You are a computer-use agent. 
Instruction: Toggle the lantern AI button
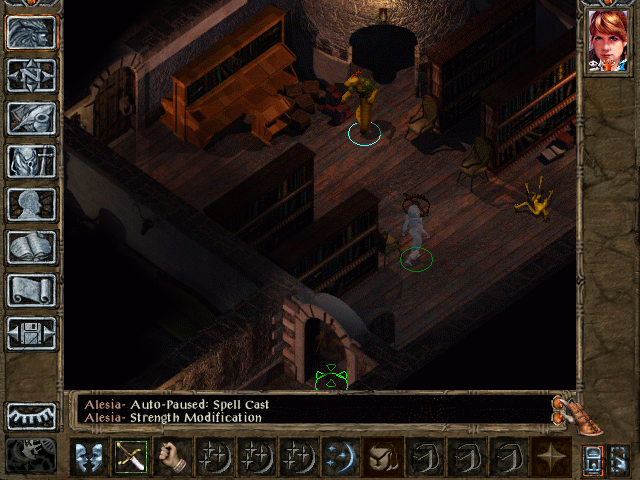point(593,457)
